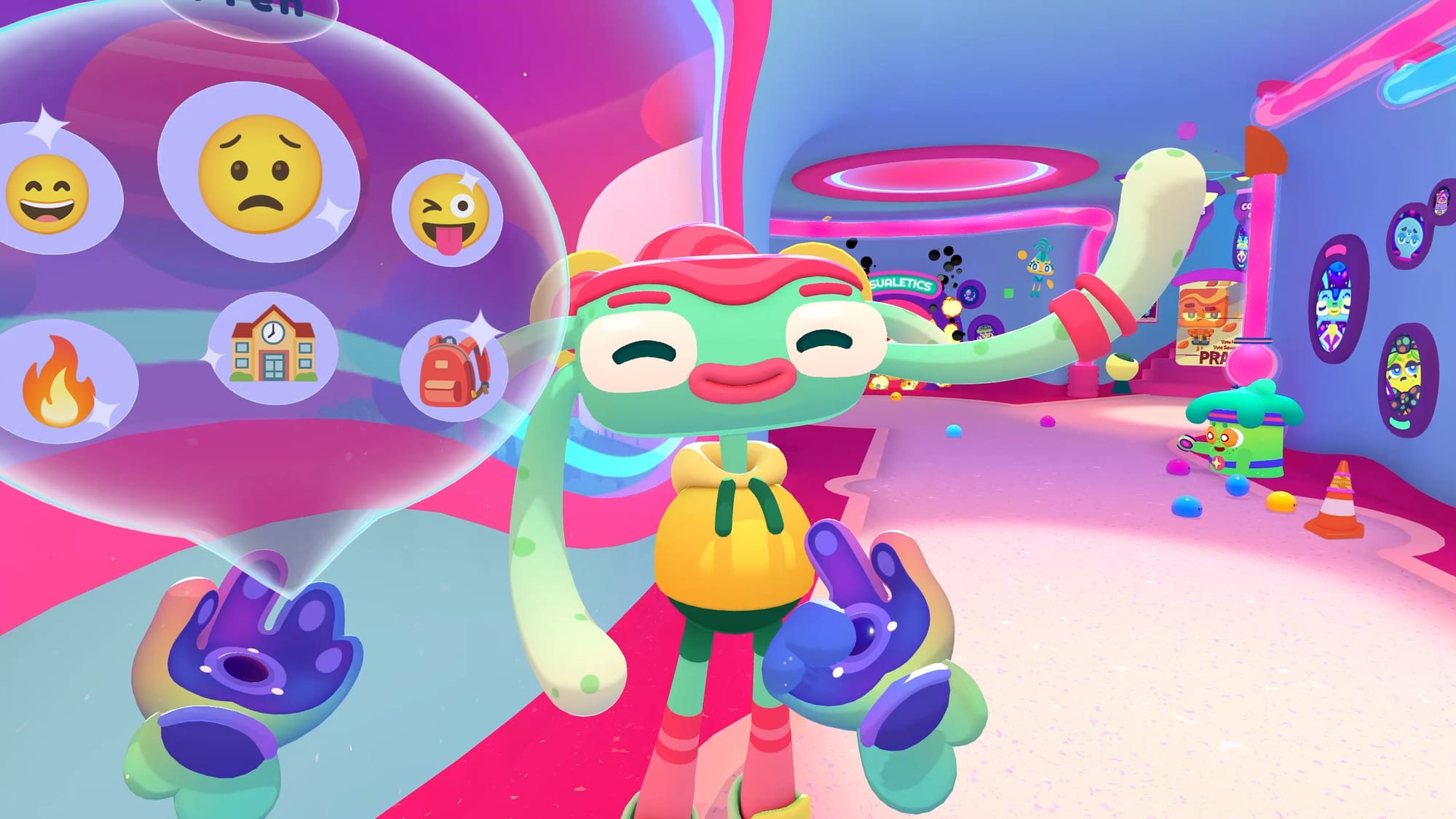Click the name bubble above the emoji wheel
This screenshot has height=819, width=1456.
pos(240,10)
